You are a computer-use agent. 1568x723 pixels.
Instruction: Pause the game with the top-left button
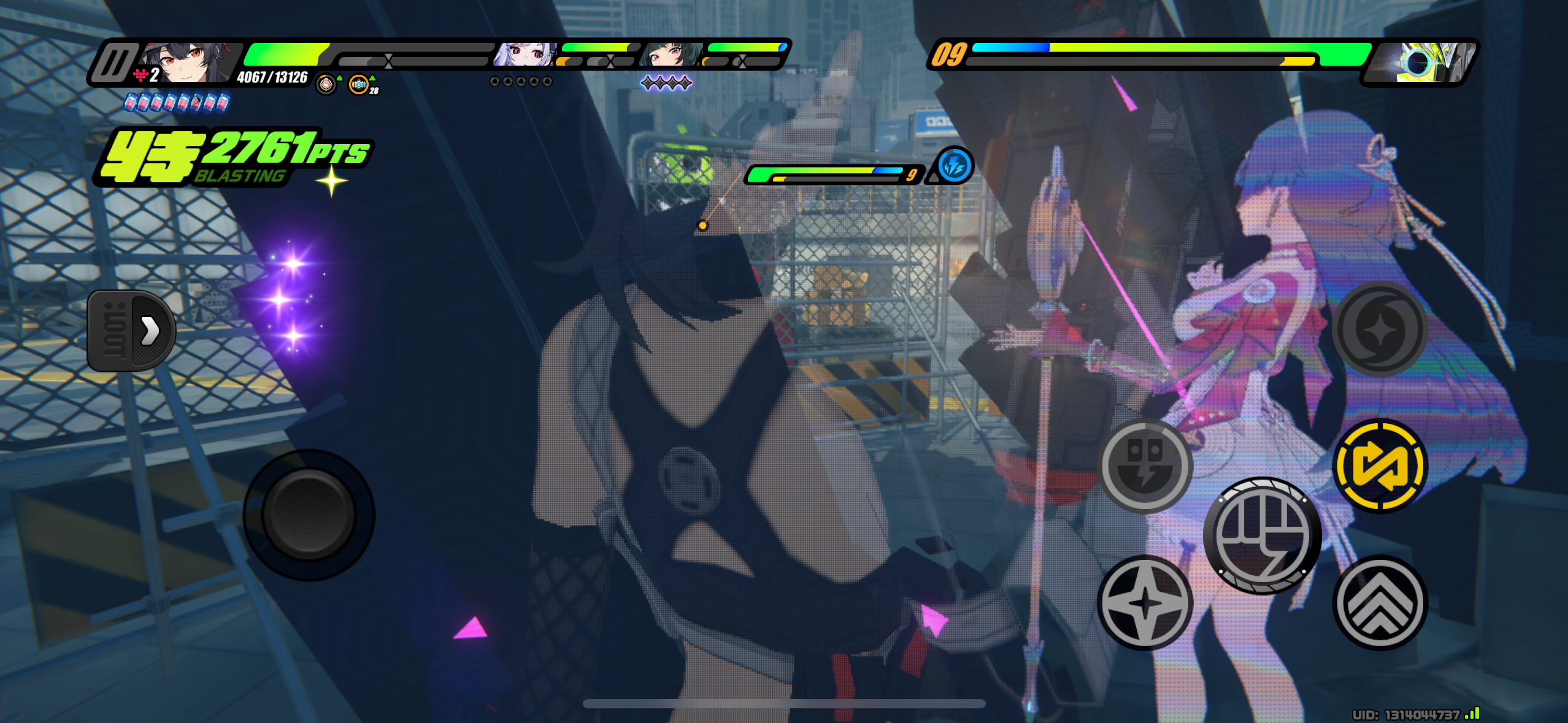[x=115, y=62]
